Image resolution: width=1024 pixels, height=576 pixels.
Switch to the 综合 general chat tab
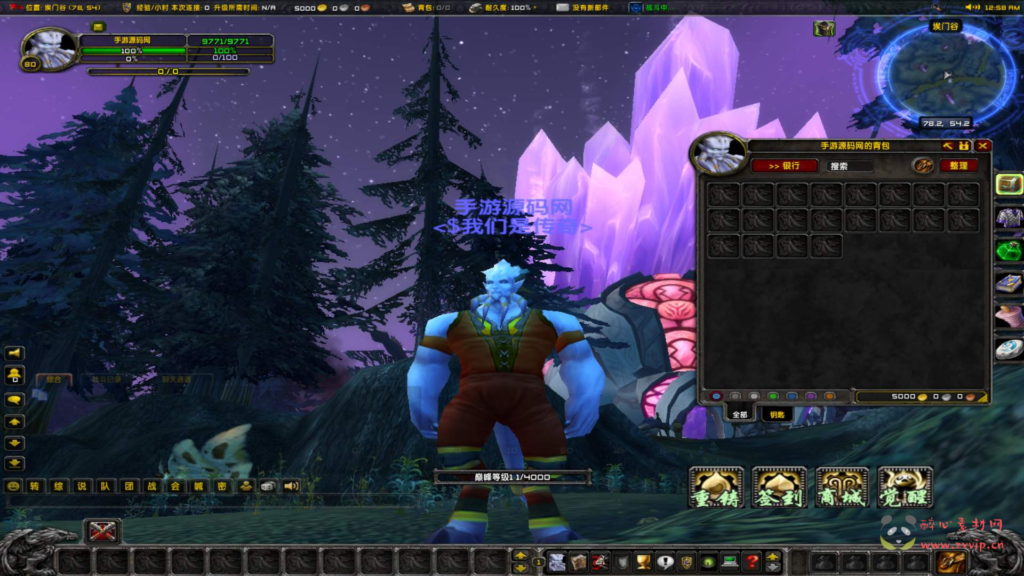(53, 380)
